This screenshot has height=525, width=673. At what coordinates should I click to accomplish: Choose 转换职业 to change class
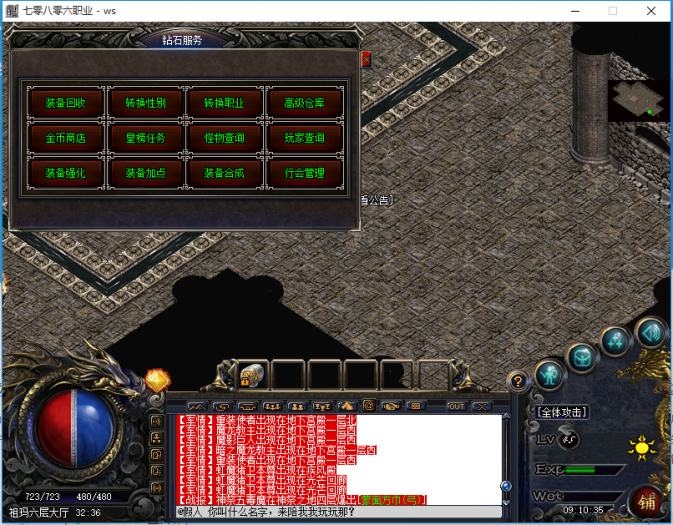pyautogui.click(x=225, y=103)
